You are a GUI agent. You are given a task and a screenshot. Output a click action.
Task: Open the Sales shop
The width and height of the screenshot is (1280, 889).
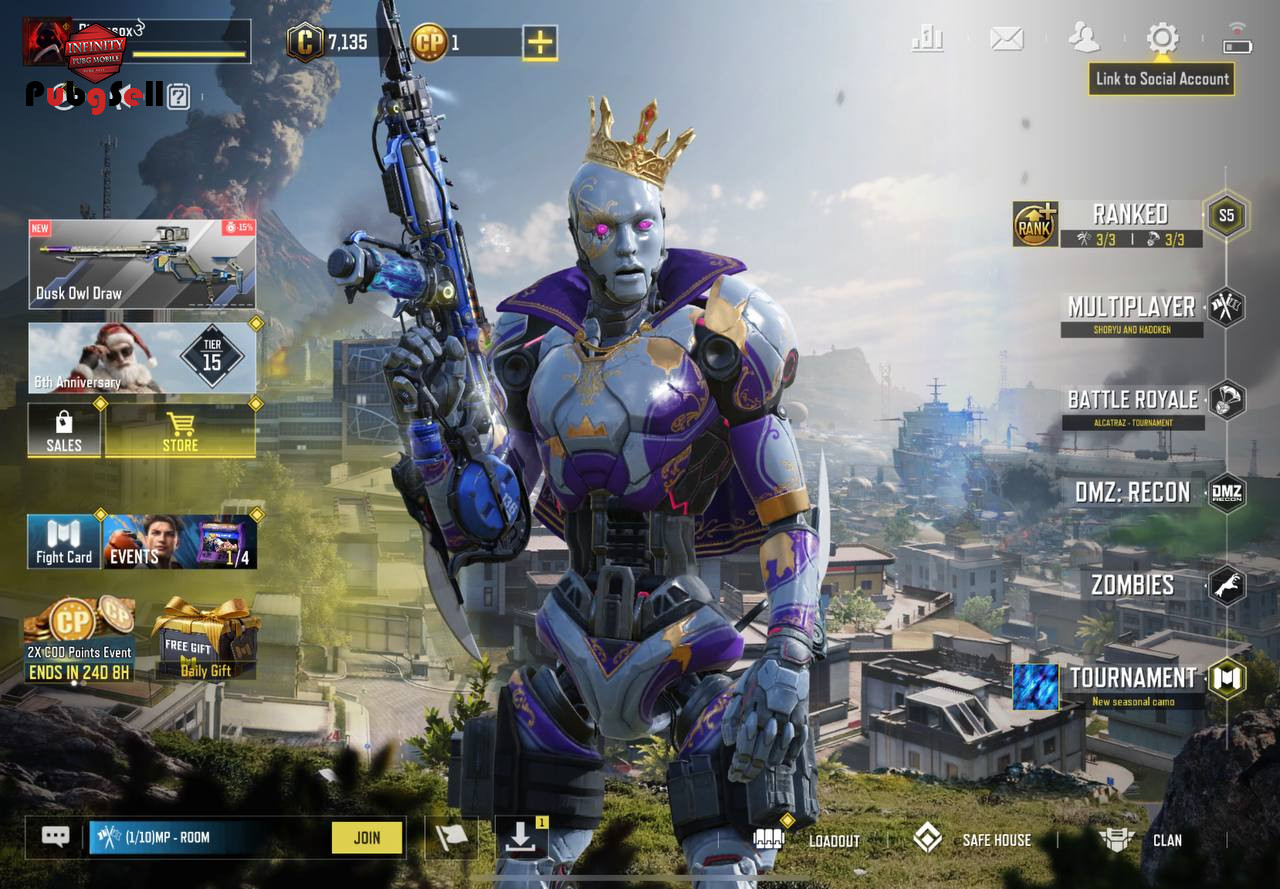pyautogui.click(x=64, y=431)
